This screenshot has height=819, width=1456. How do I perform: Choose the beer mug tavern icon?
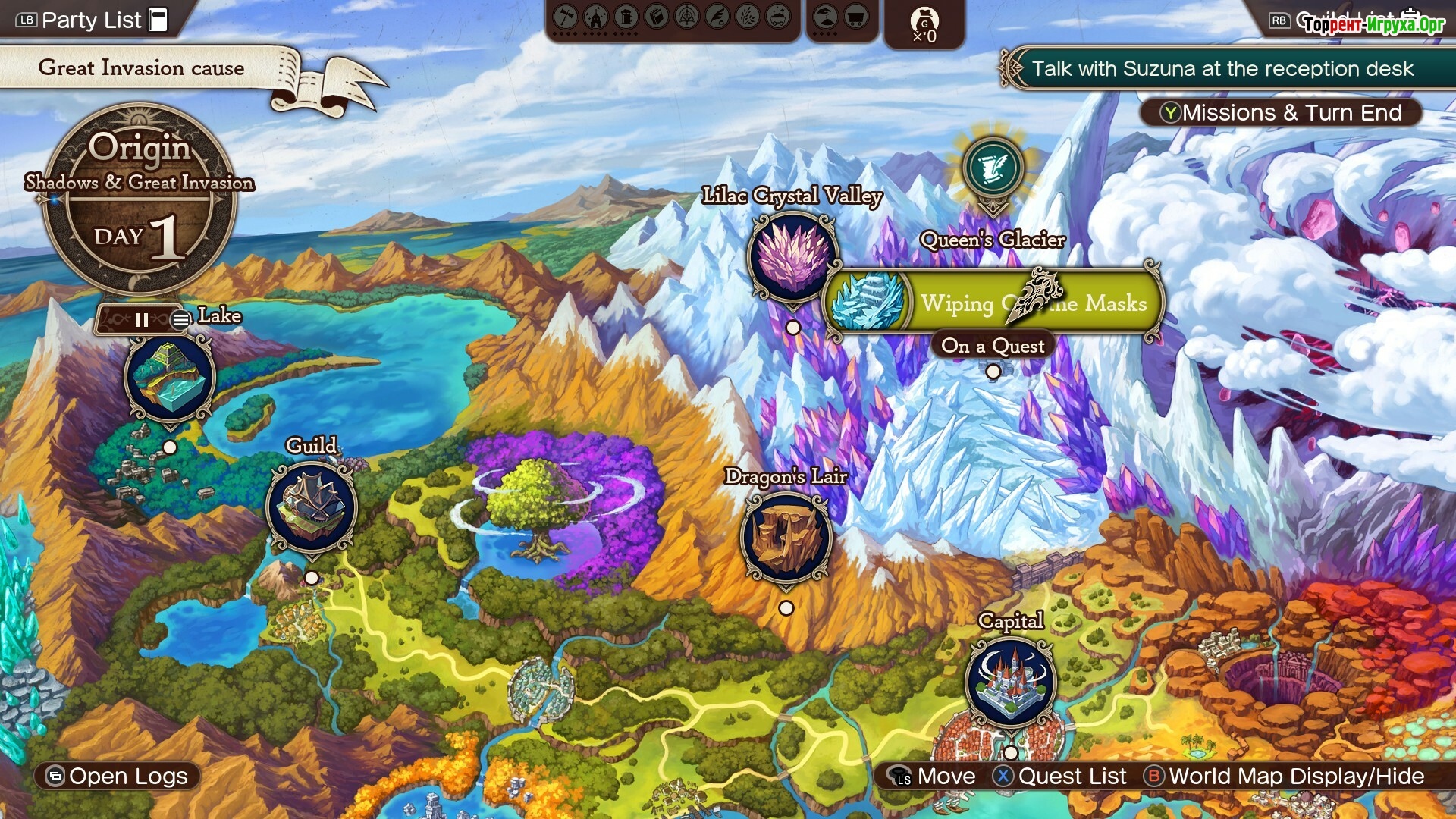626,17
